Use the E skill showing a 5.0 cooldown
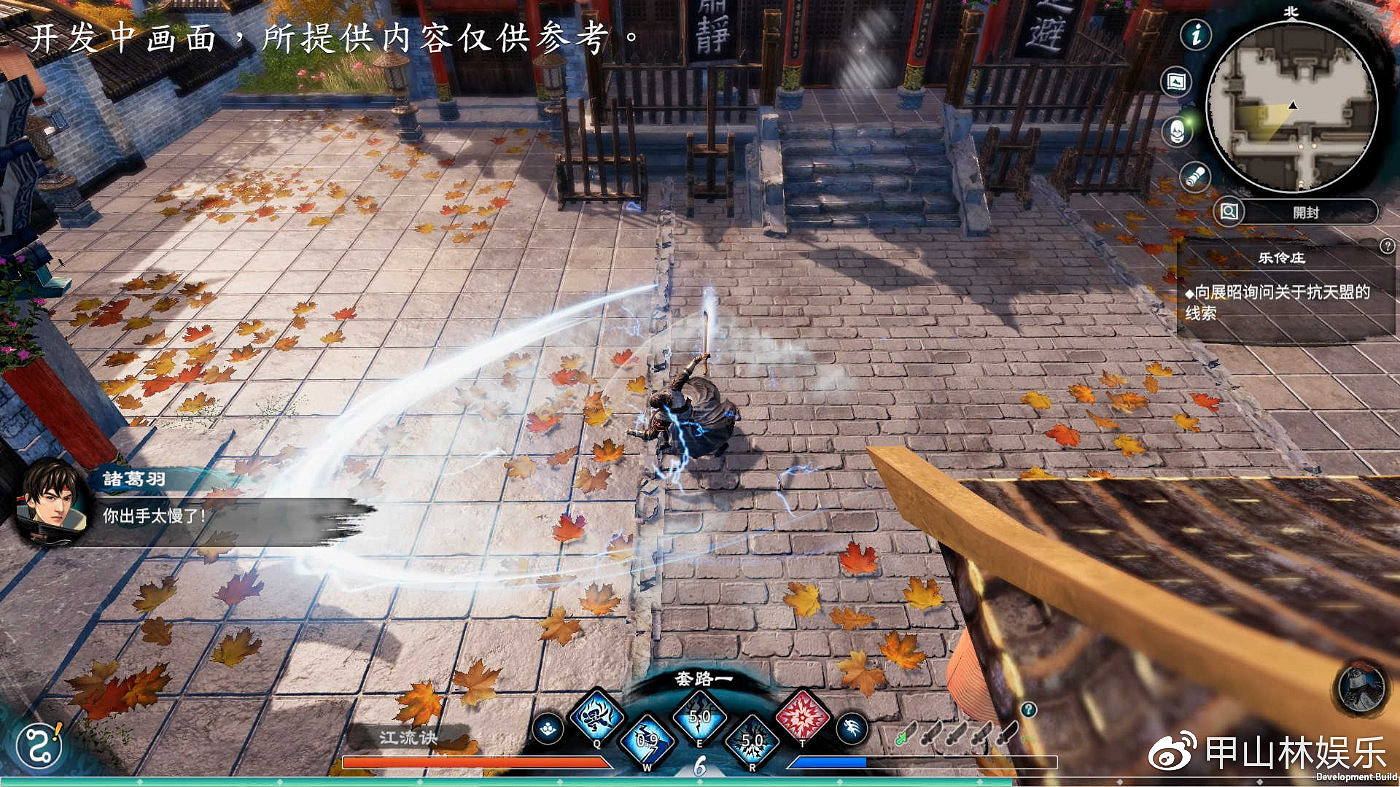 [699, 715]
